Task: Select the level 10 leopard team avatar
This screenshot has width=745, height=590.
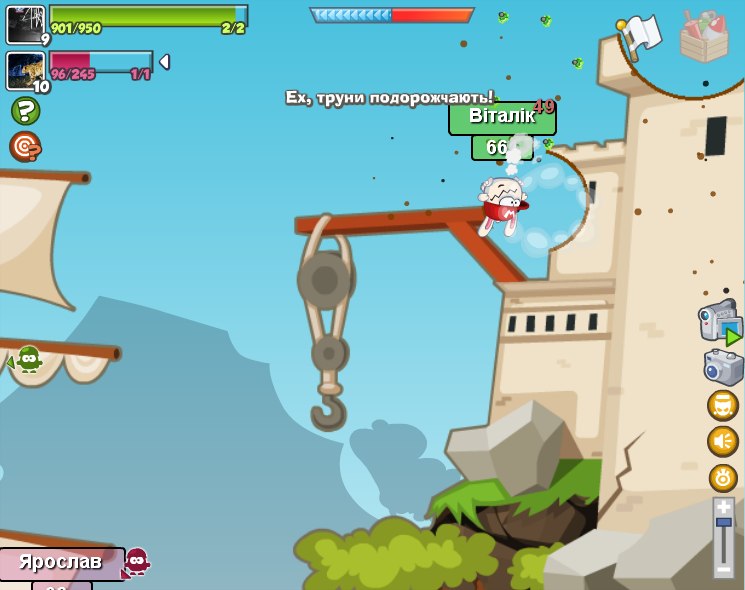Action: [25, 70]
